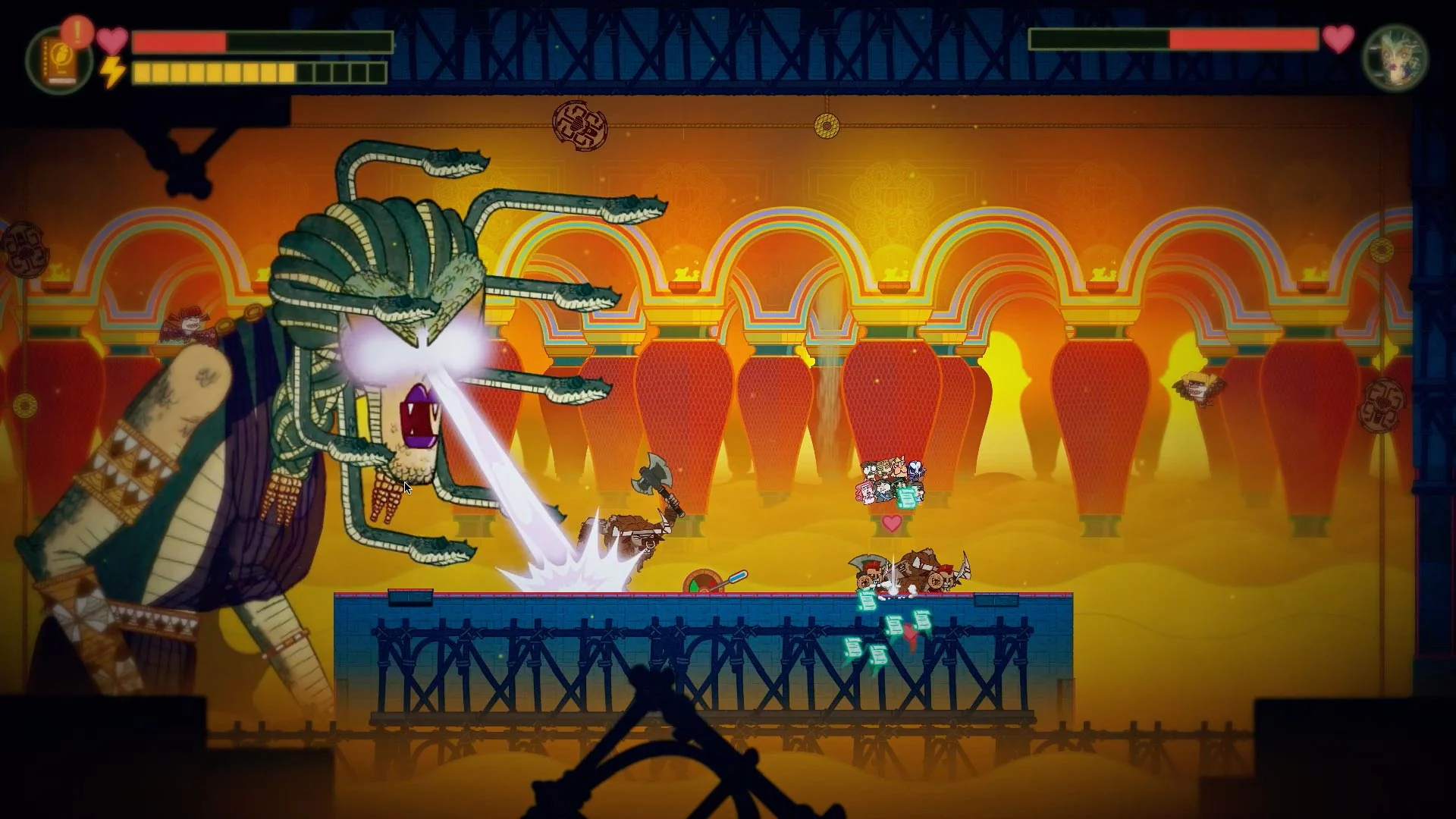The width and height of the screenshot is (1456, 819).
Task: Click the red exclamation badge on the journal
Action: (x=75, y=33)
